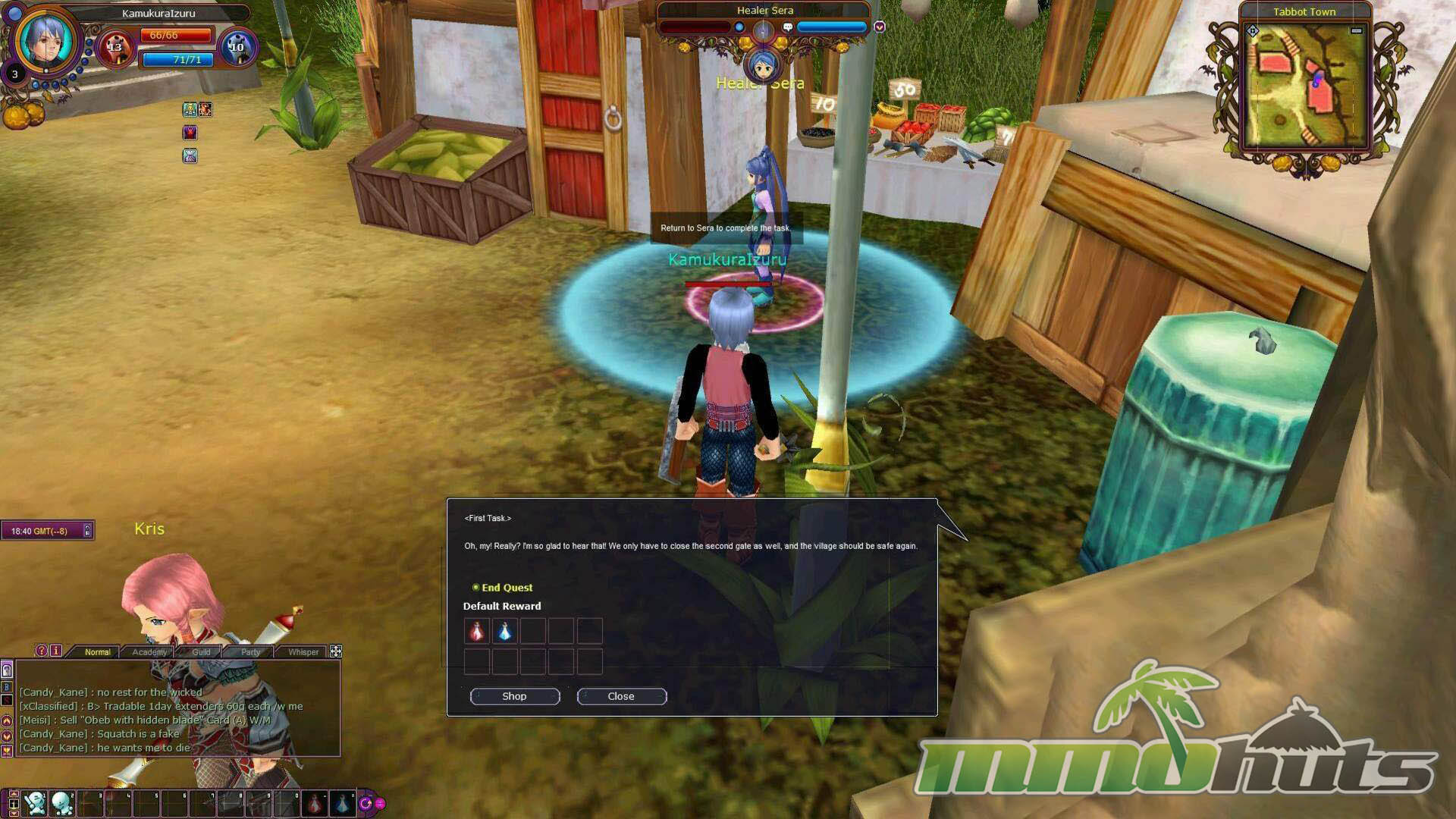Select the blue potion reward slot
The image size is (1456, 819).
coord(505,631)
